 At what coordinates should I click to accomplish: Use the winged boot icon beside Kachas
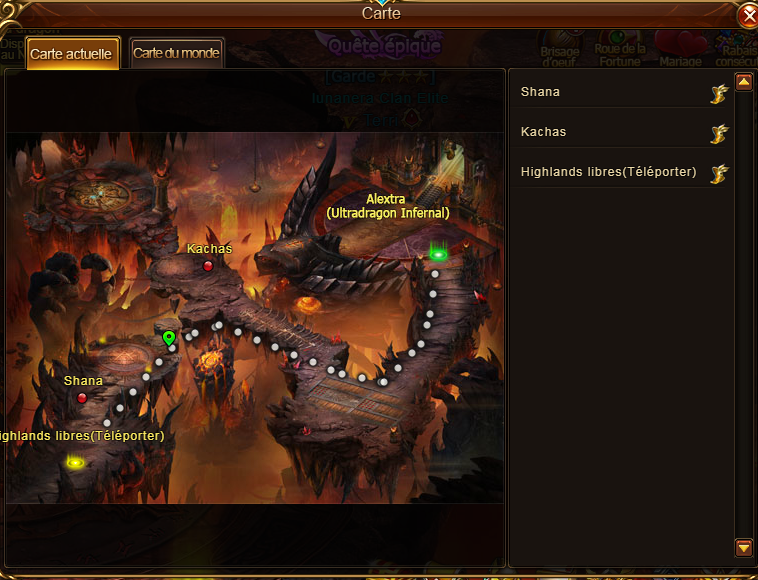click(718, 134)
